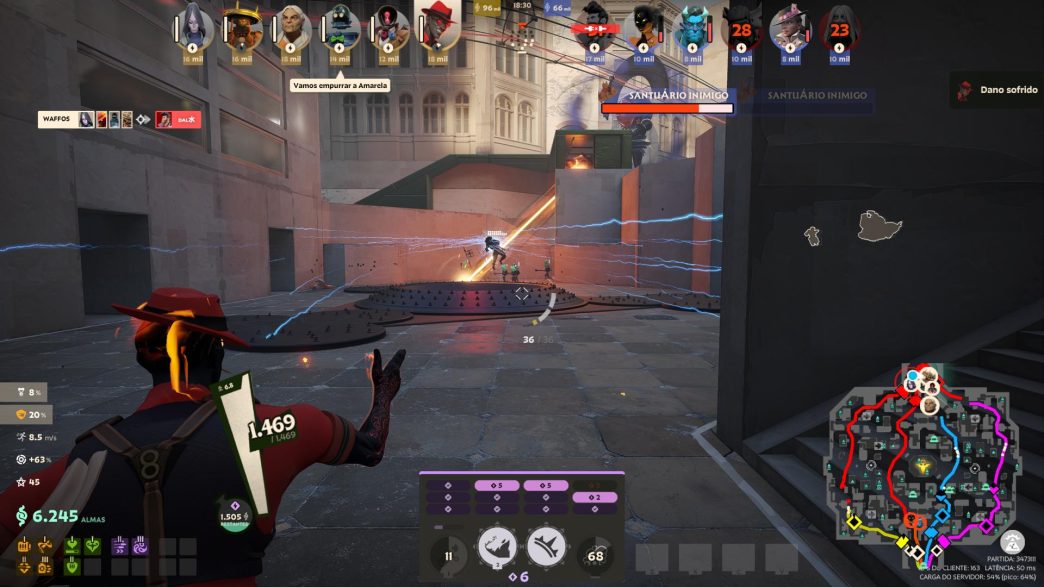Select the red fedora hero portrait
1044x587 pixels.
point(437,26)
